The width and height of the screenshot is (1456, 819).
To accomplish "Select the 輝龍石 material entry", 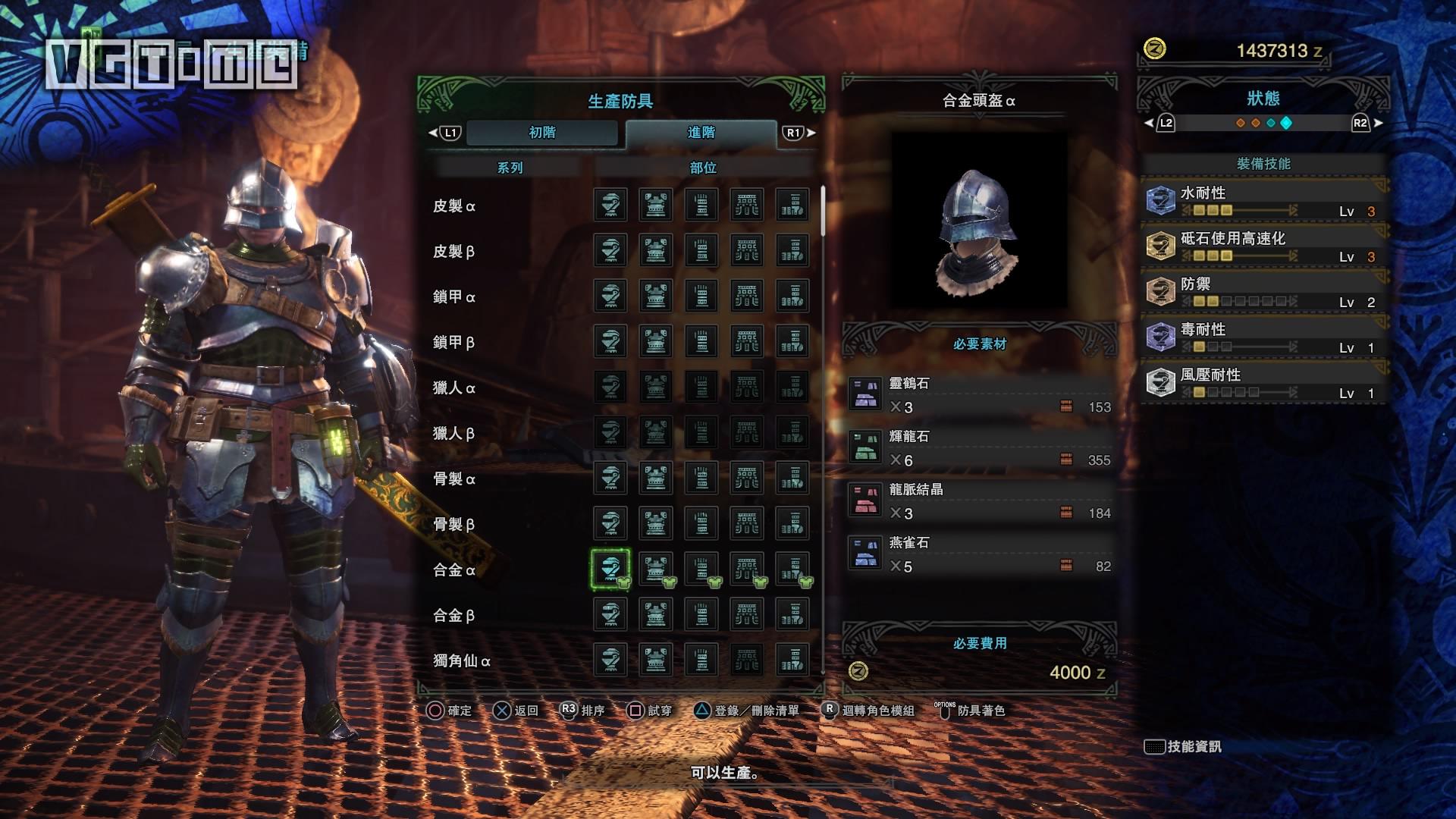I will [980, 449].
